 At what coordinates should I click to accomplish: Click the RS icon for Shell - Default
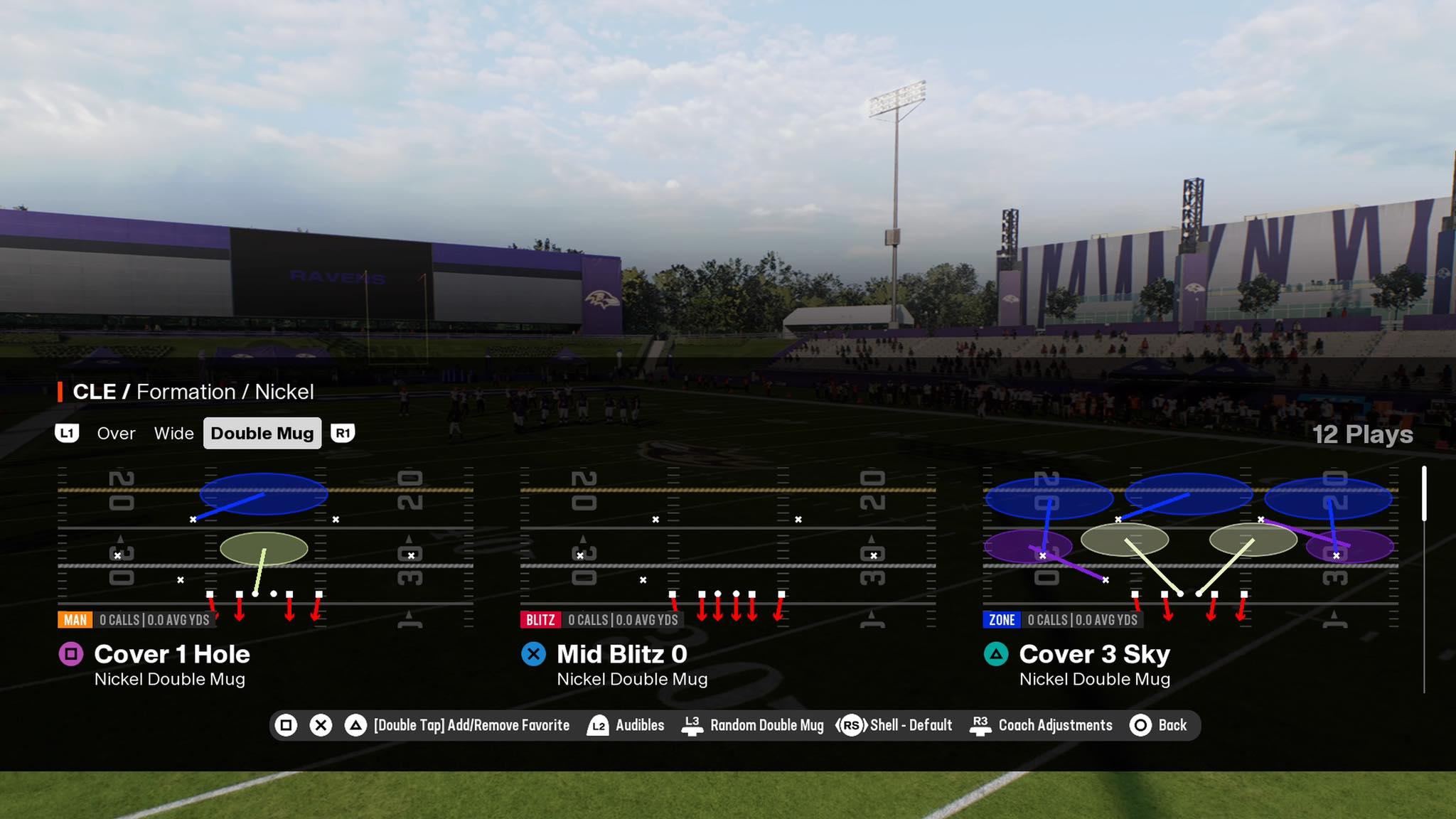(852, 725)
